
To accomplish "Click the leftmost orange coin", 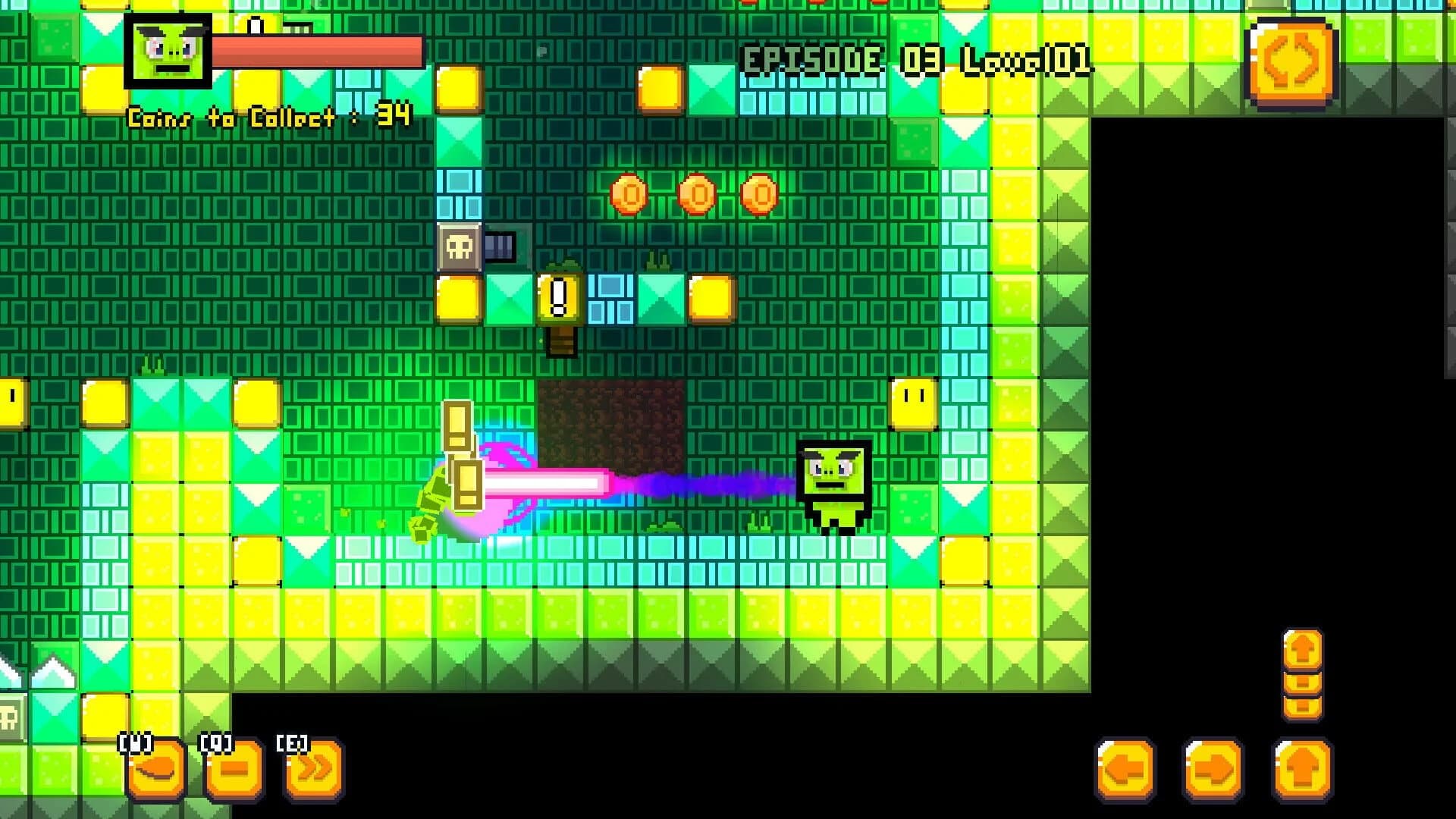I will click(628, 193).
